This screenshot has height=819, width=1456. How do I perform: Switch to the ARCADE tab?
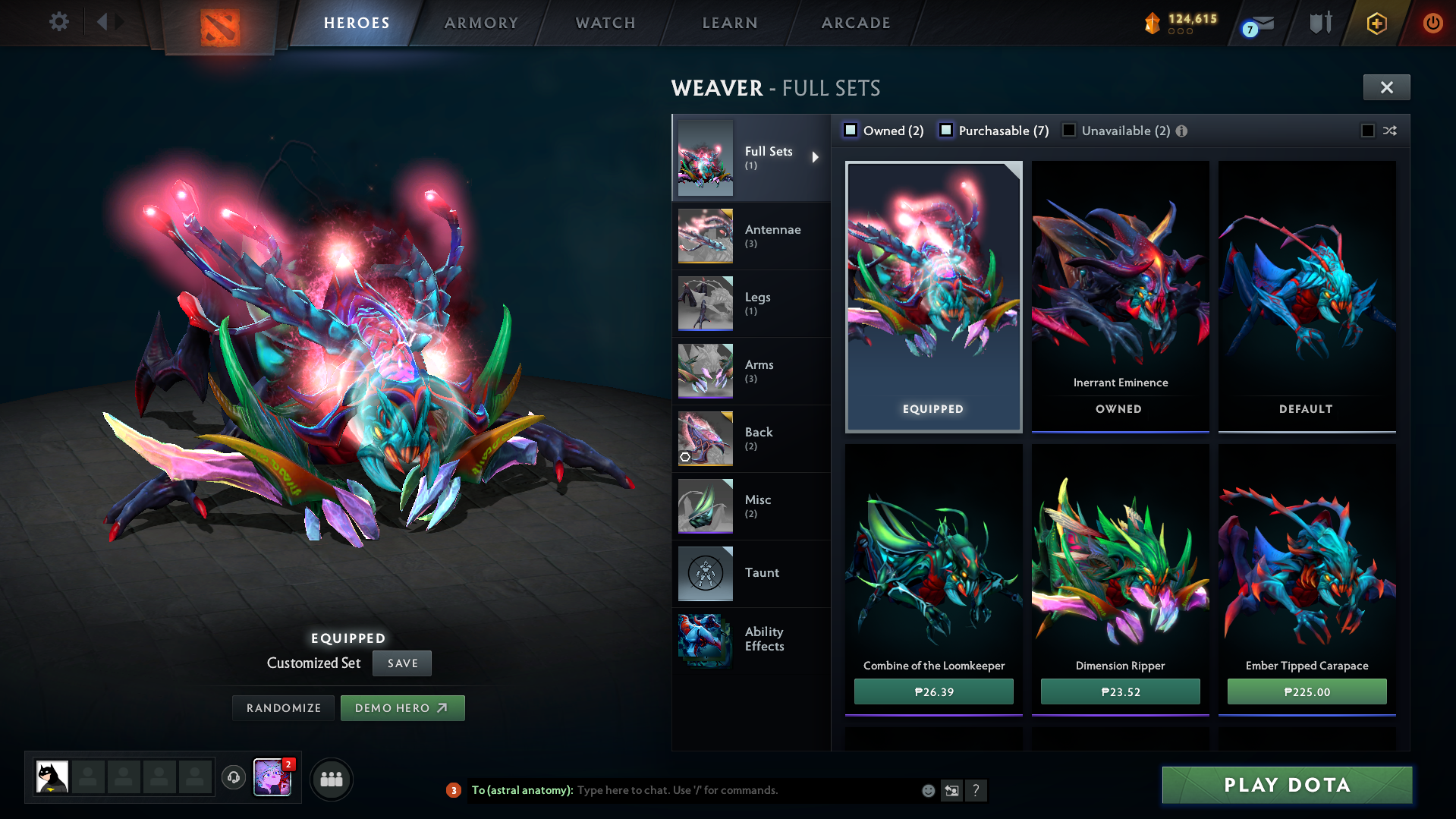click(x=855, y=23)
